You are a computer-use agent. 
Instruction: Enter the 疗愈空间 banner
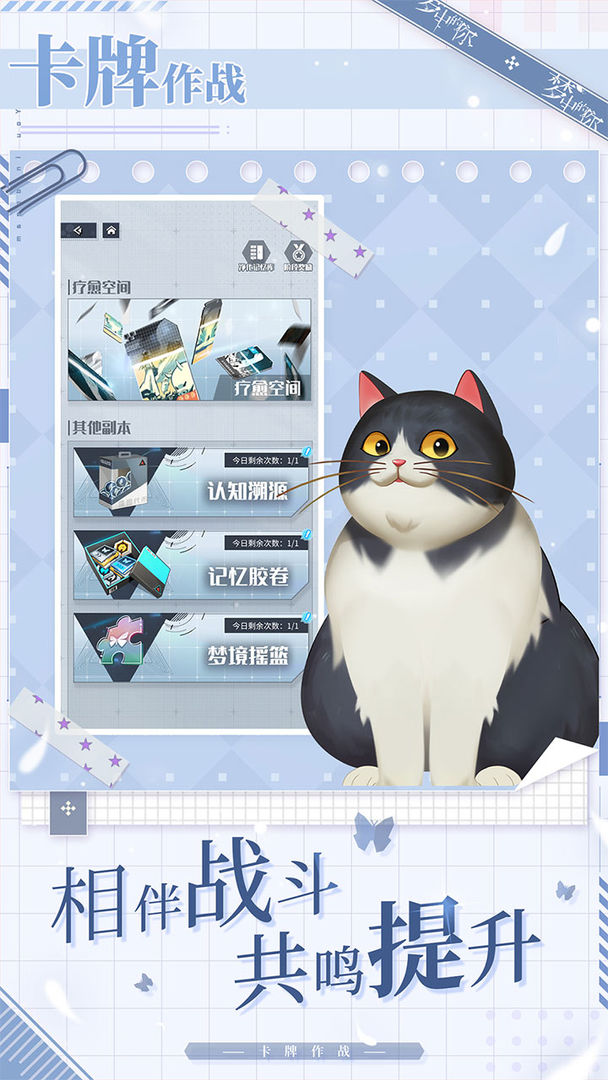pyautogui.click(x=189, y=350)
